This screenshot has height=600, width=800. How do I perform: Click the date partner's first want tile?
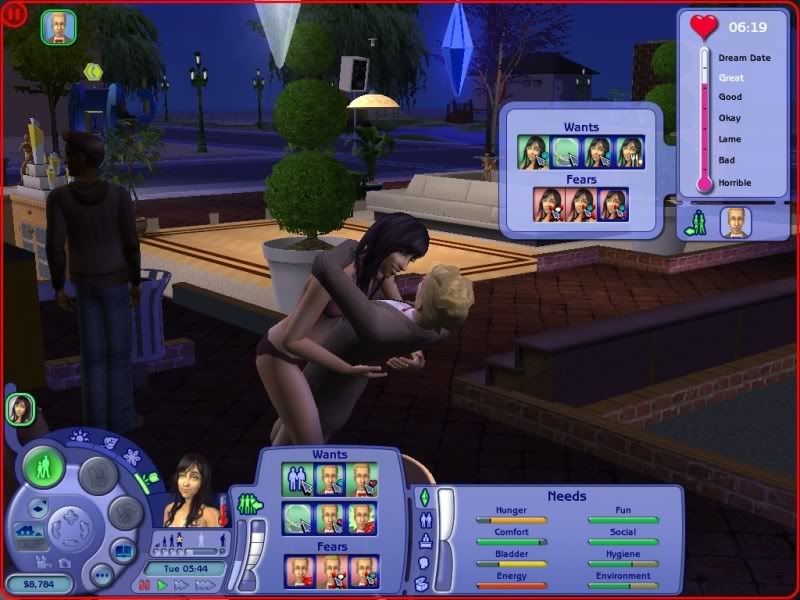[532, 152]
